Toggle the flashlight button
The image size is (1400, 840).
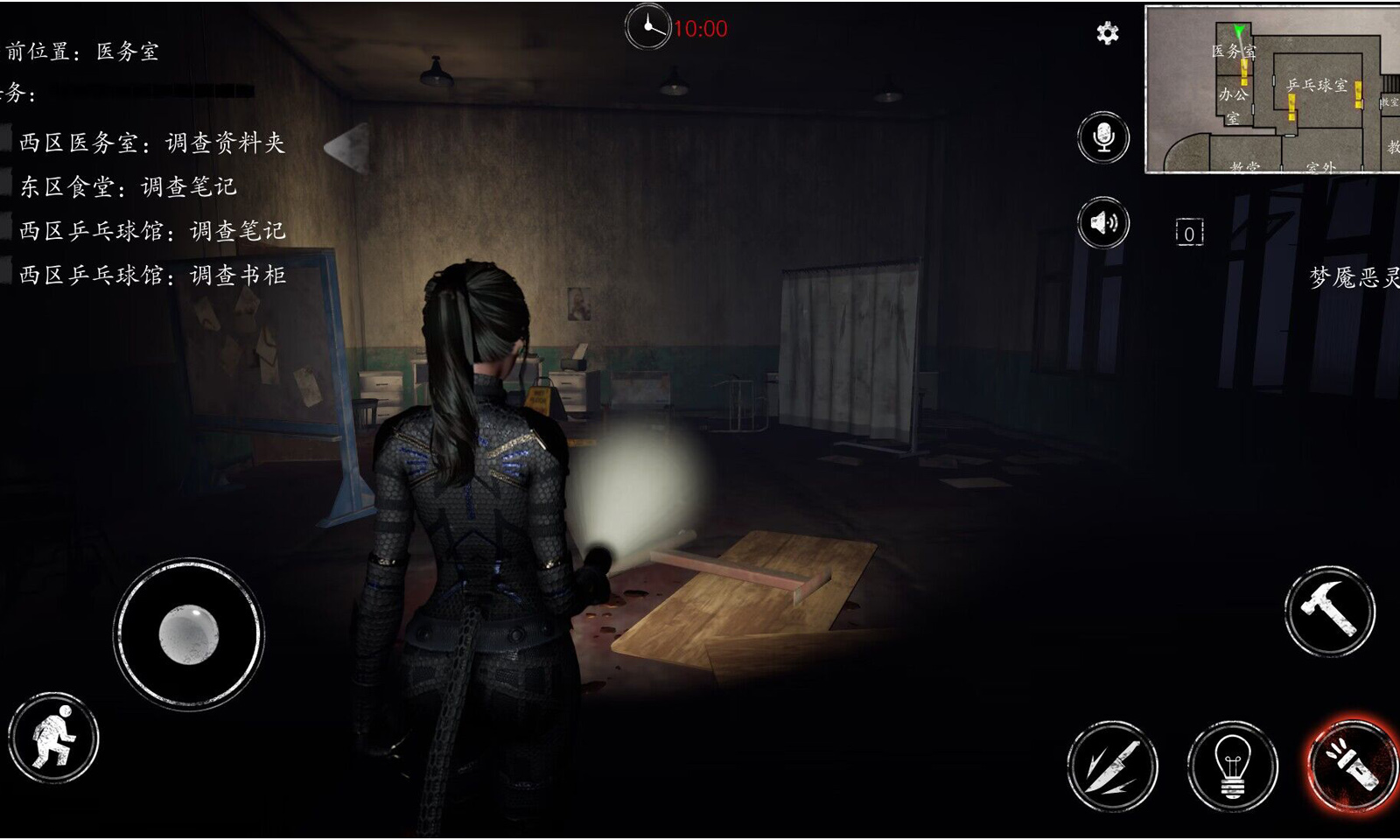pyautogui.click(x=1350, y=766)
